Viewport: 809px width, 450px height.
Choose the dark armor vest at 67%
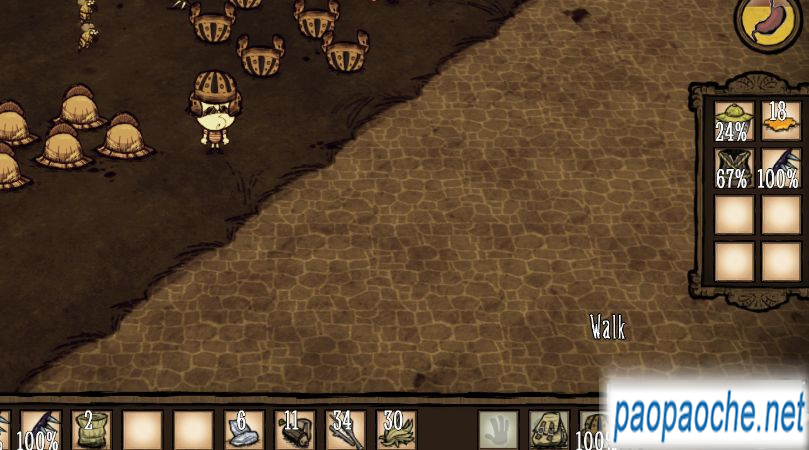[734, 167]
